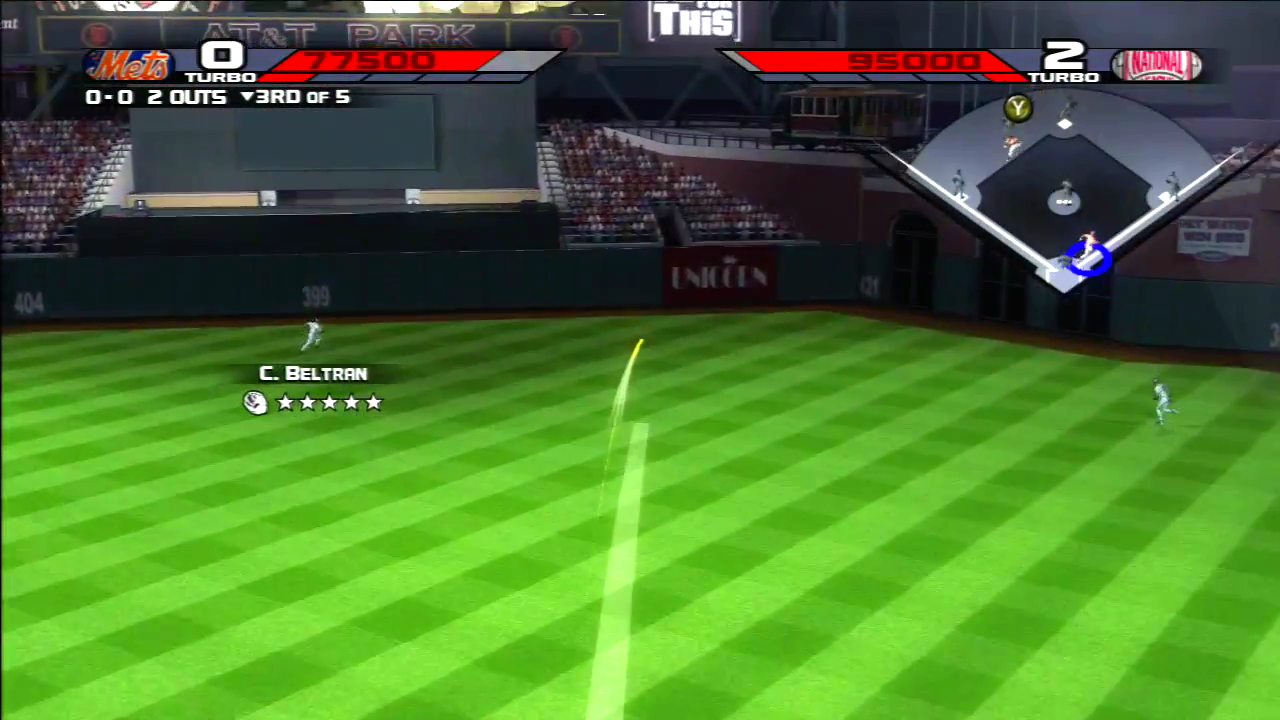The width and height of the screenshot is (1280, 720).
Task: Click the C. BELTRAN nameplate
Action: tap(313, 373)
